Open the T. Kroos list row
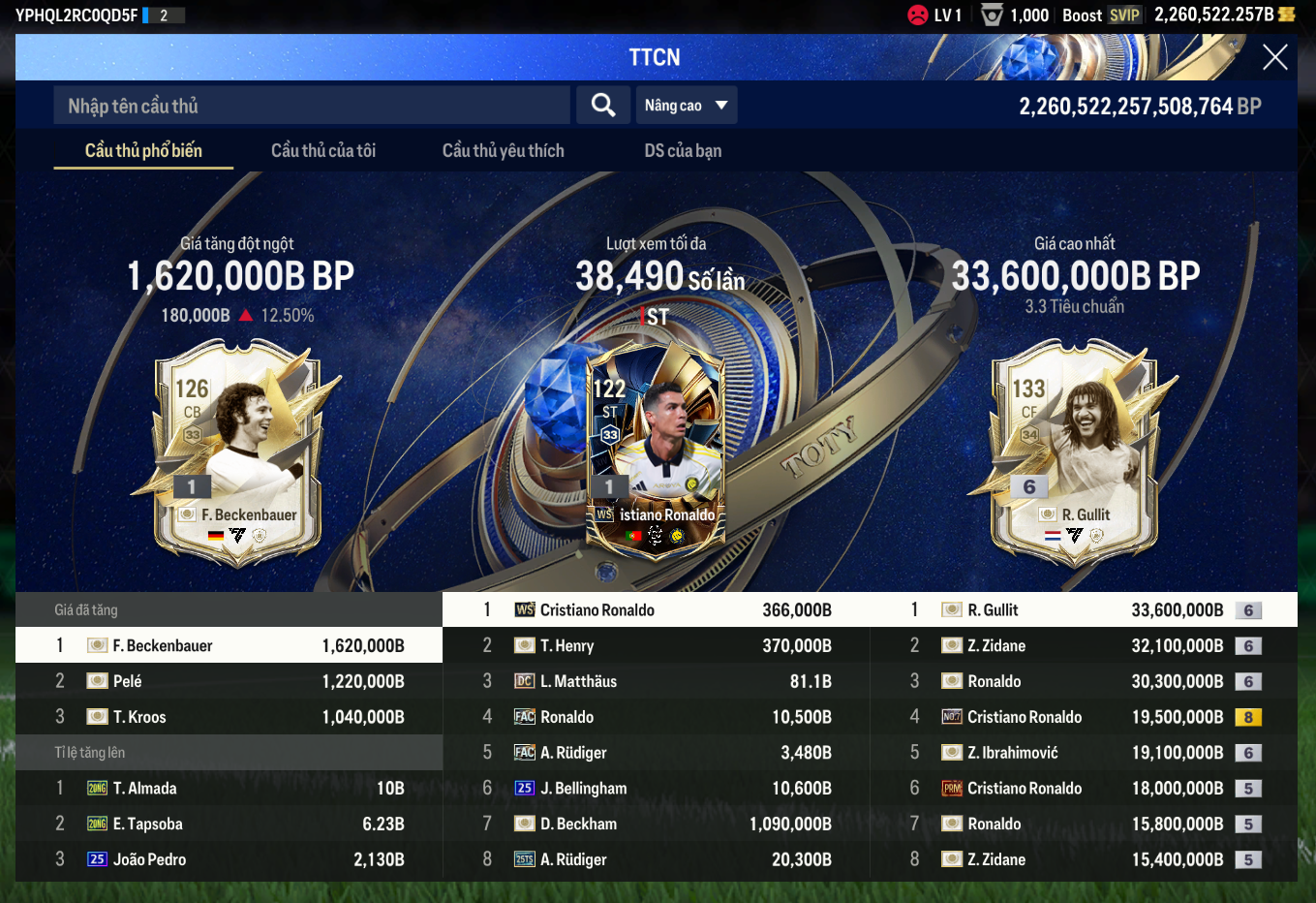Screen dimensions: 1316x903 click(x=229, y=717)
